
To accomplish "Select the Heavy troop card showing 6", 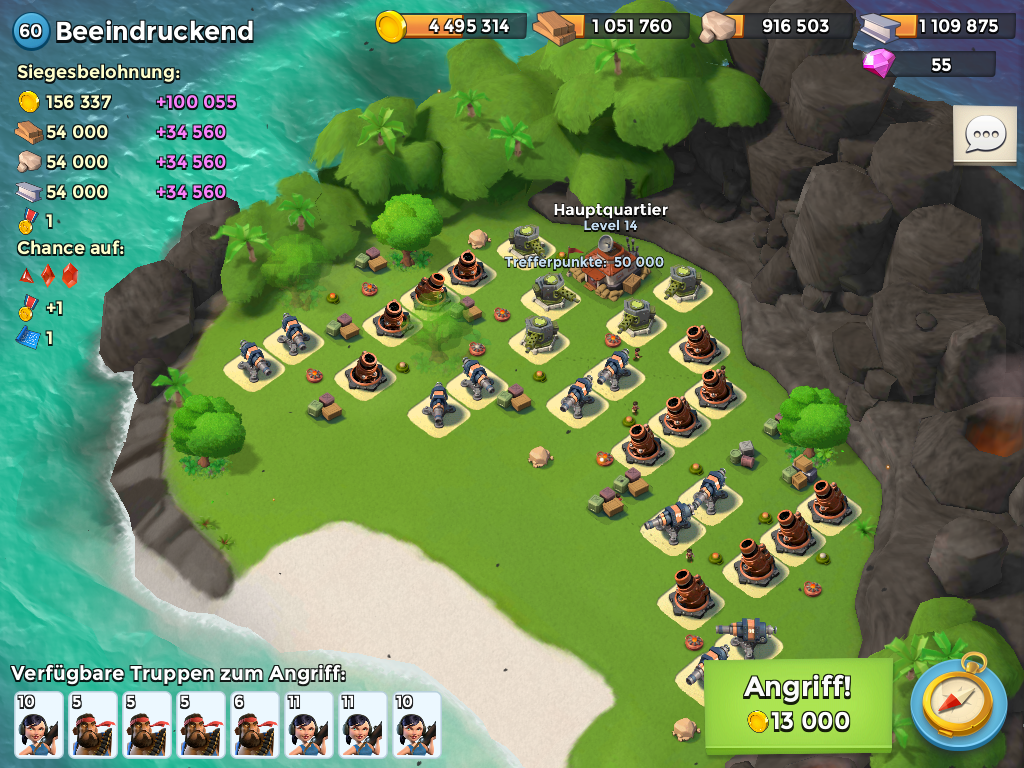I will [255, 724].
